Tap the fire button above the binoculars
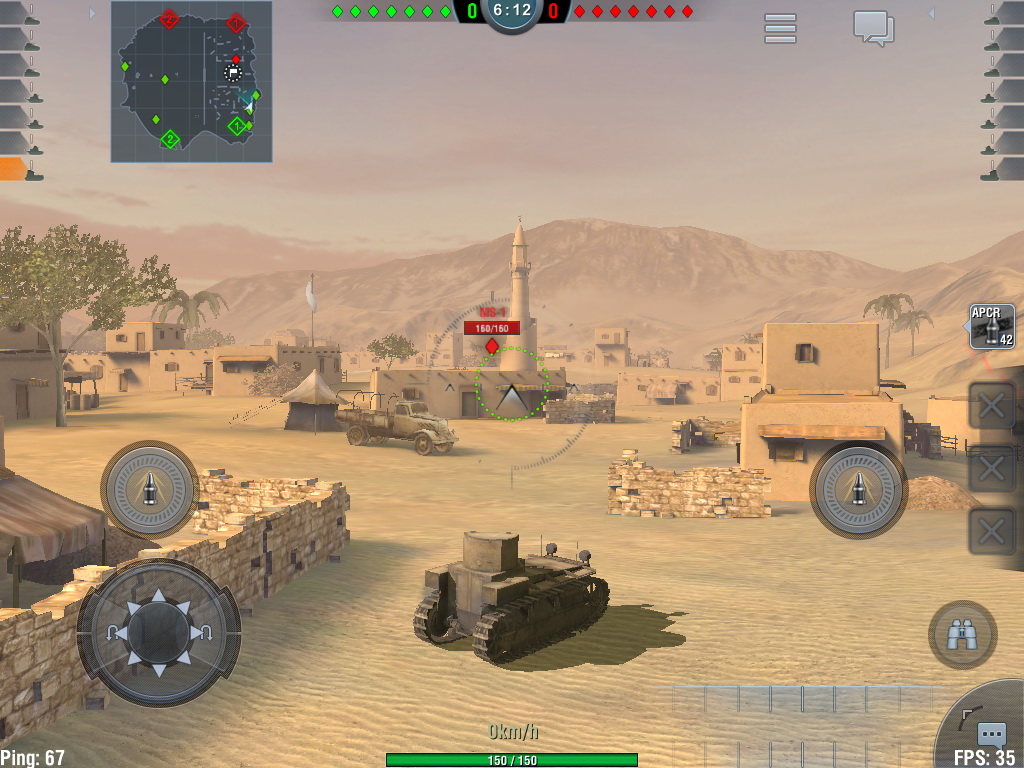 858,489
